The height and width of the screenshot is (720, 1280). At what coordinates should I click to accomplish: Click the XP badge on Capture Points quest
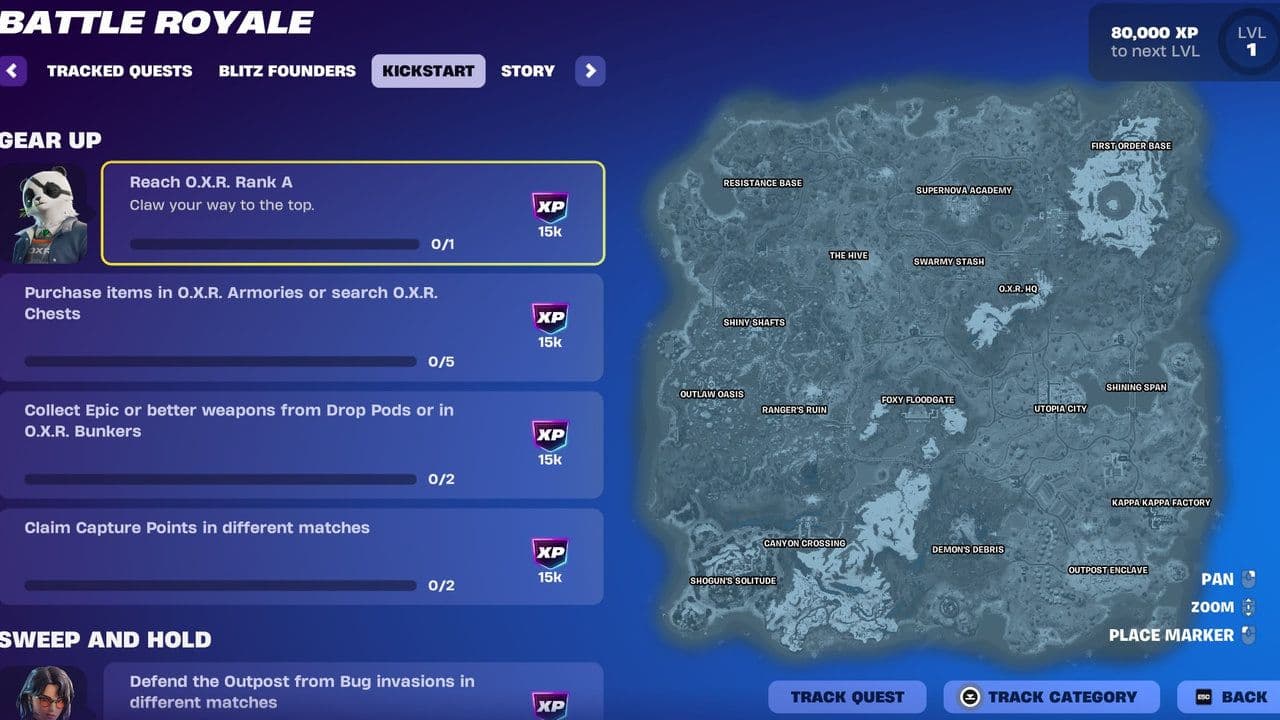point(548,556)
